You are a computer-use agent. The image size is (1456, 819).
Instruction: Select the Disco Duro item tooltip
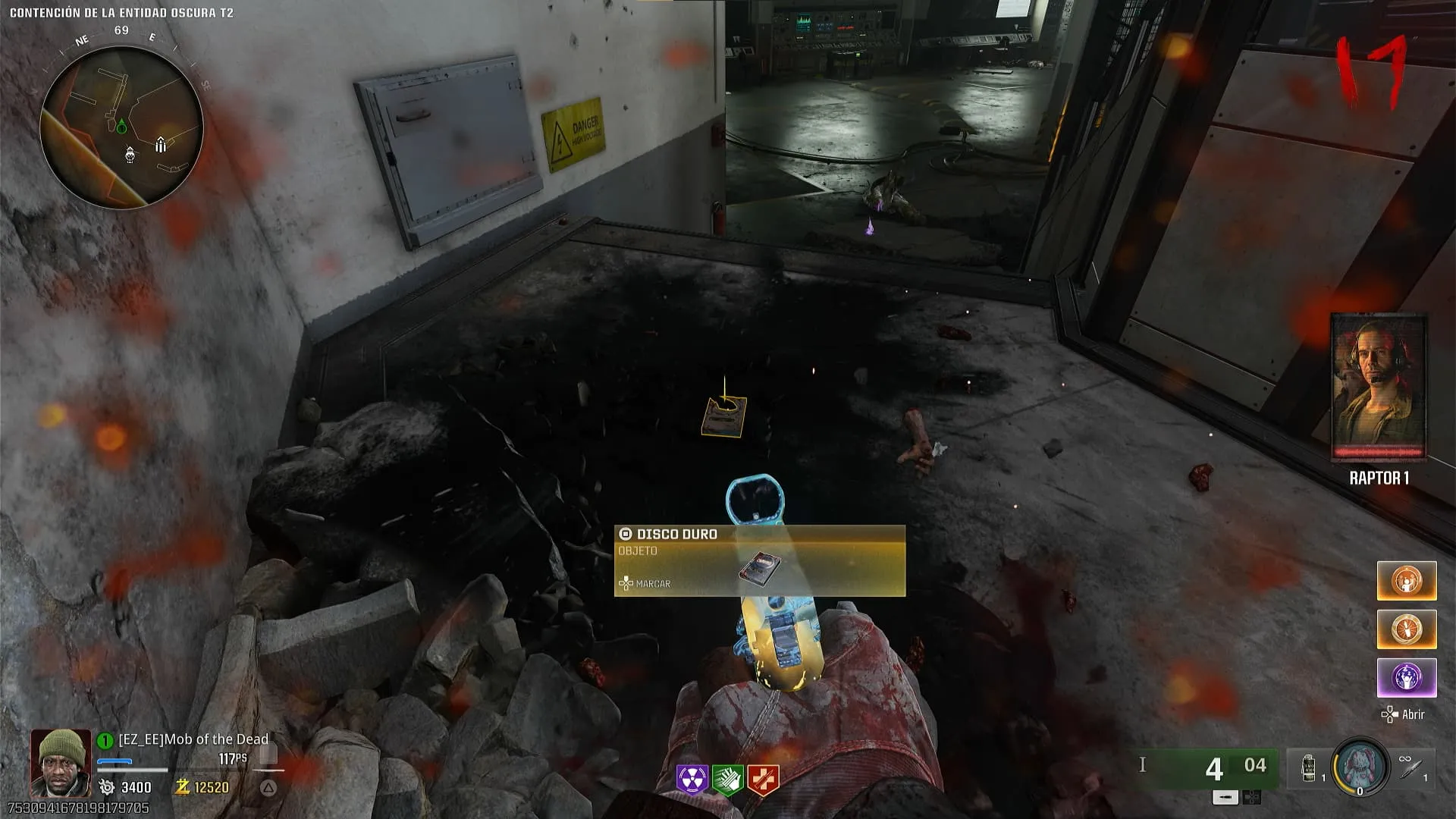coord(759,560)
